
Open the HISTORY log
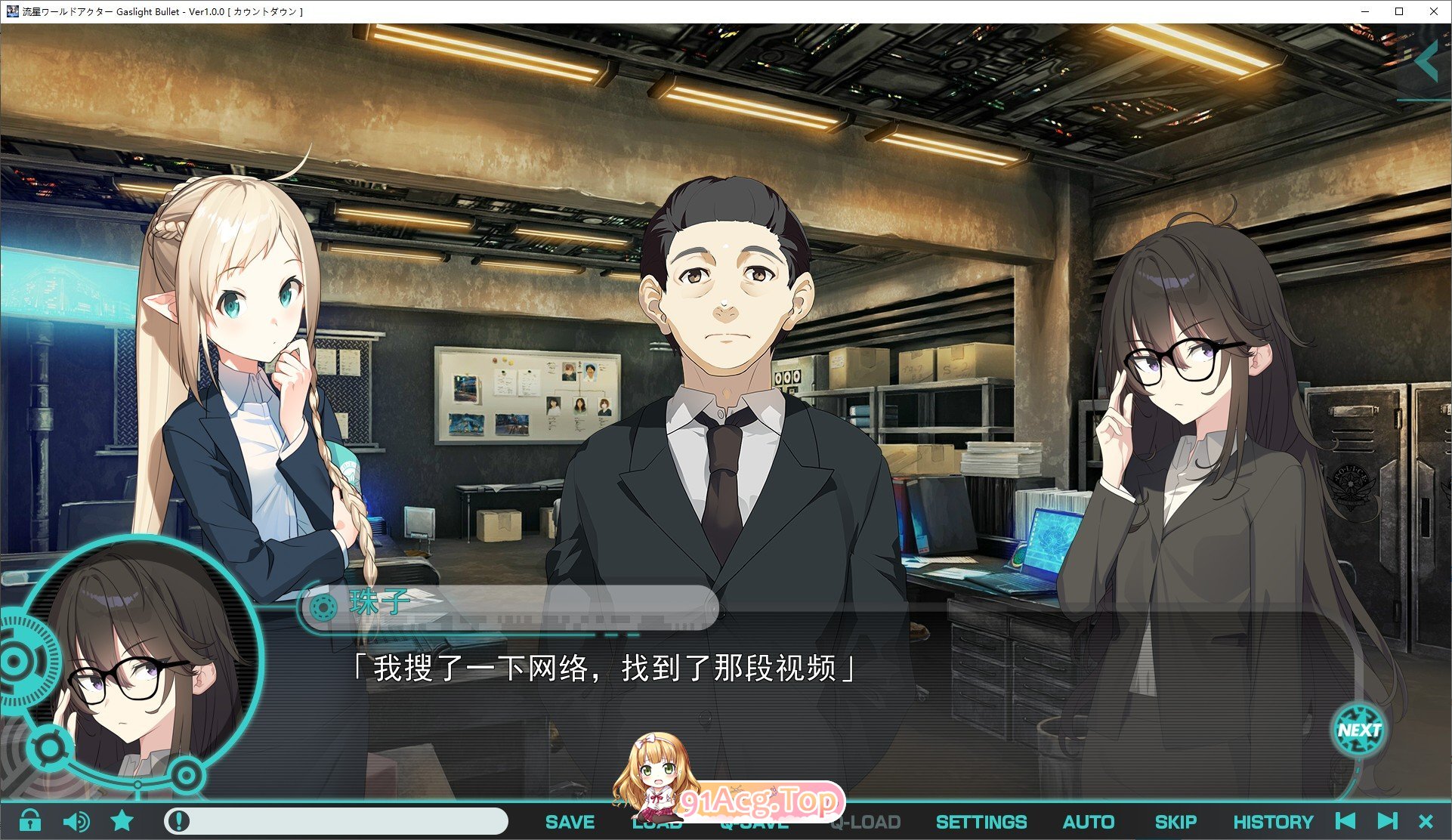pos(1274,822)
